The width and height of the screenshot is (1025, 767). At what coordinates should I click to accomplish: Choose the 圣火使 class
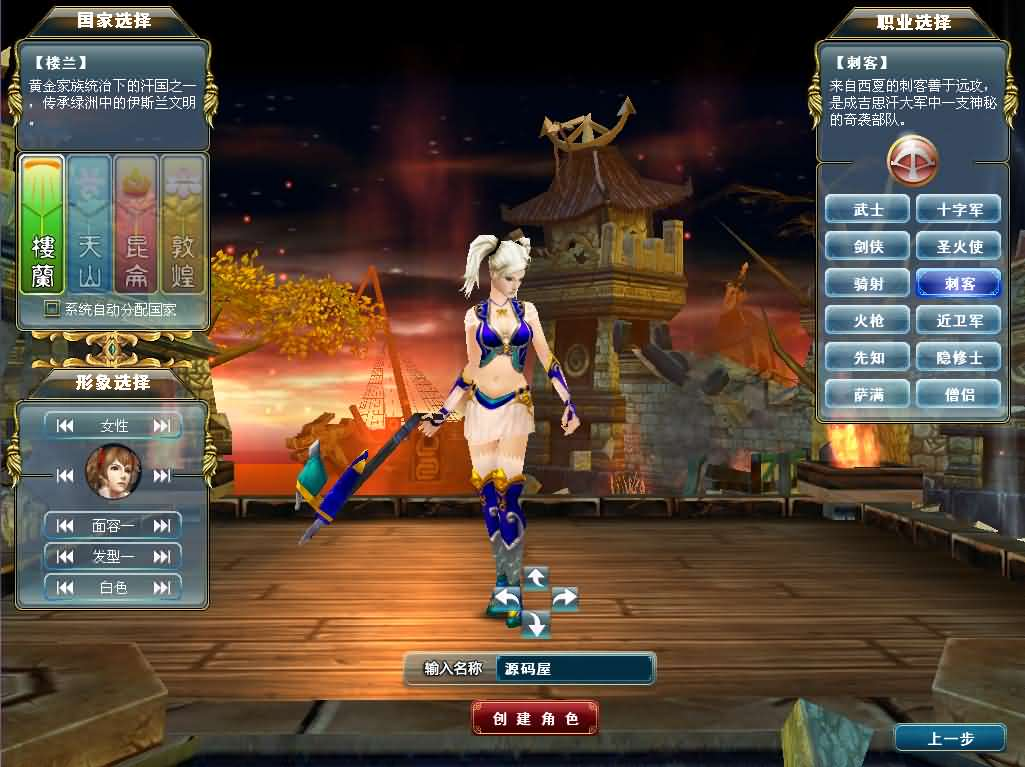pos(959,246)
